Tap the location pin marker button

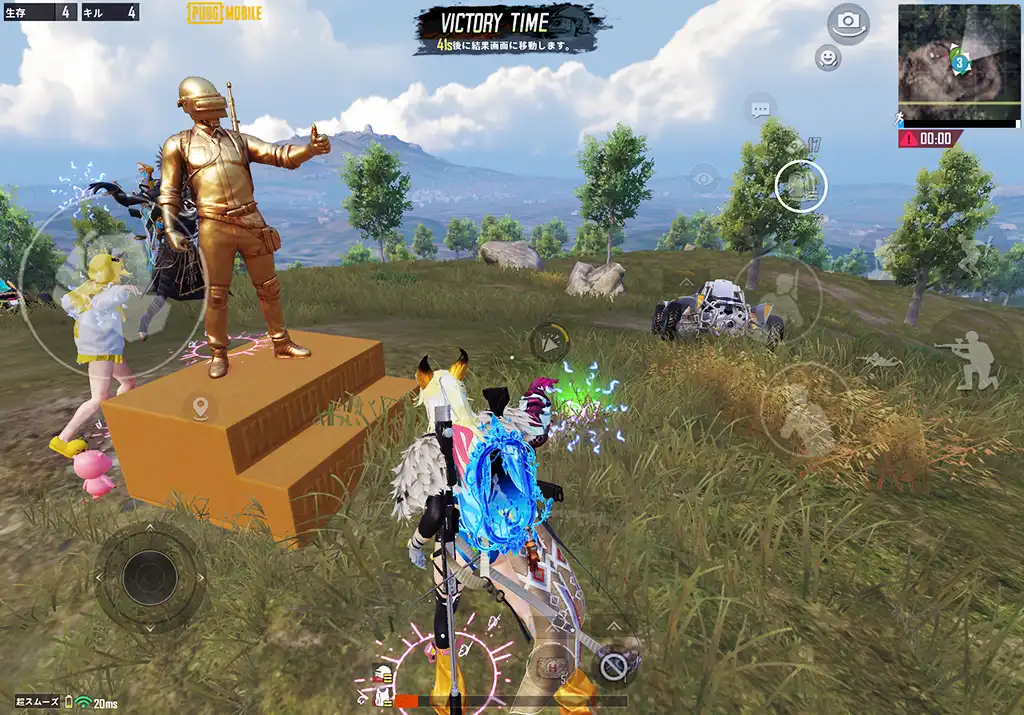[x=200, y=408]
